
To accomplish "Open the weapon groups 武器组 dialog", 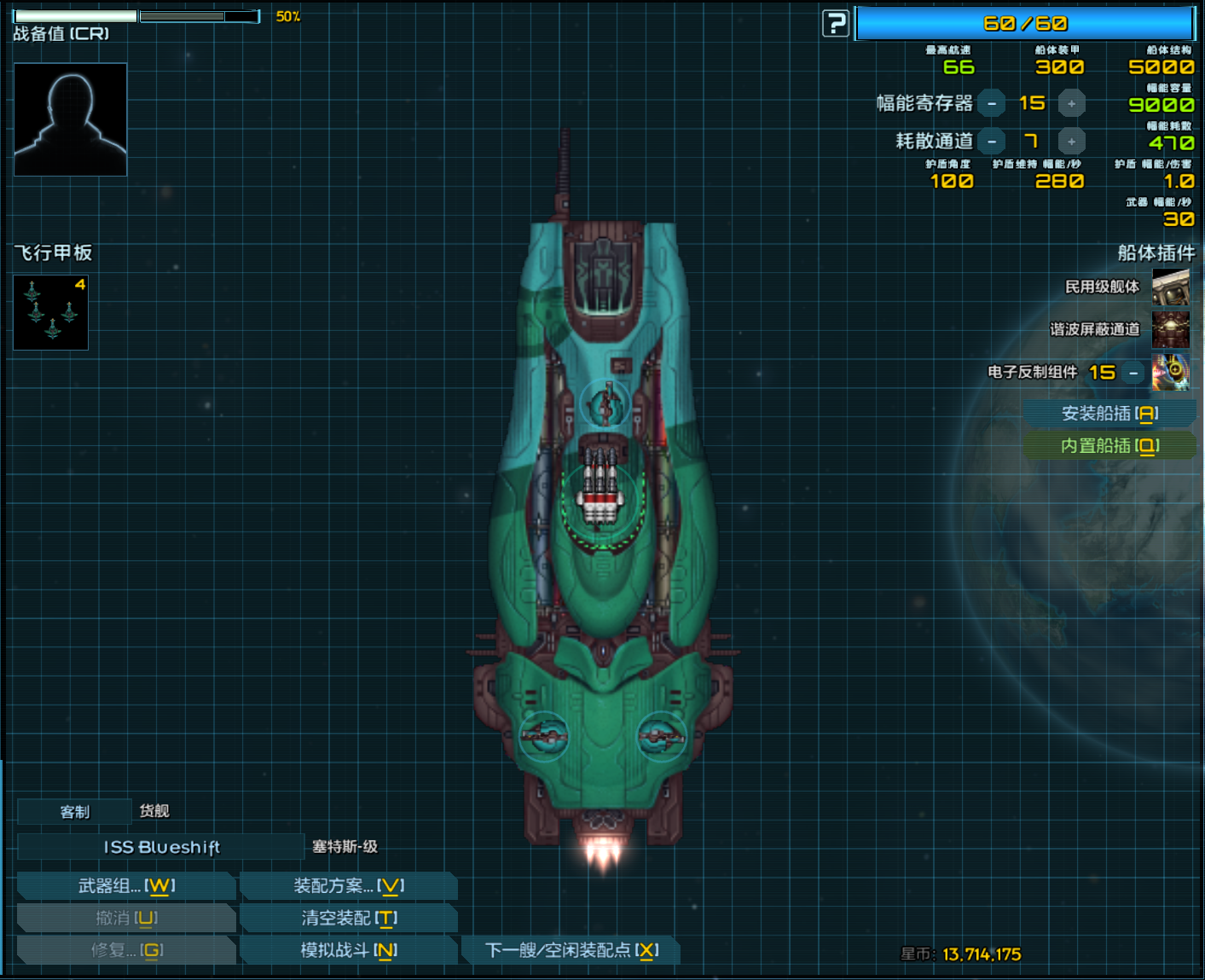I will pos(126,886).
